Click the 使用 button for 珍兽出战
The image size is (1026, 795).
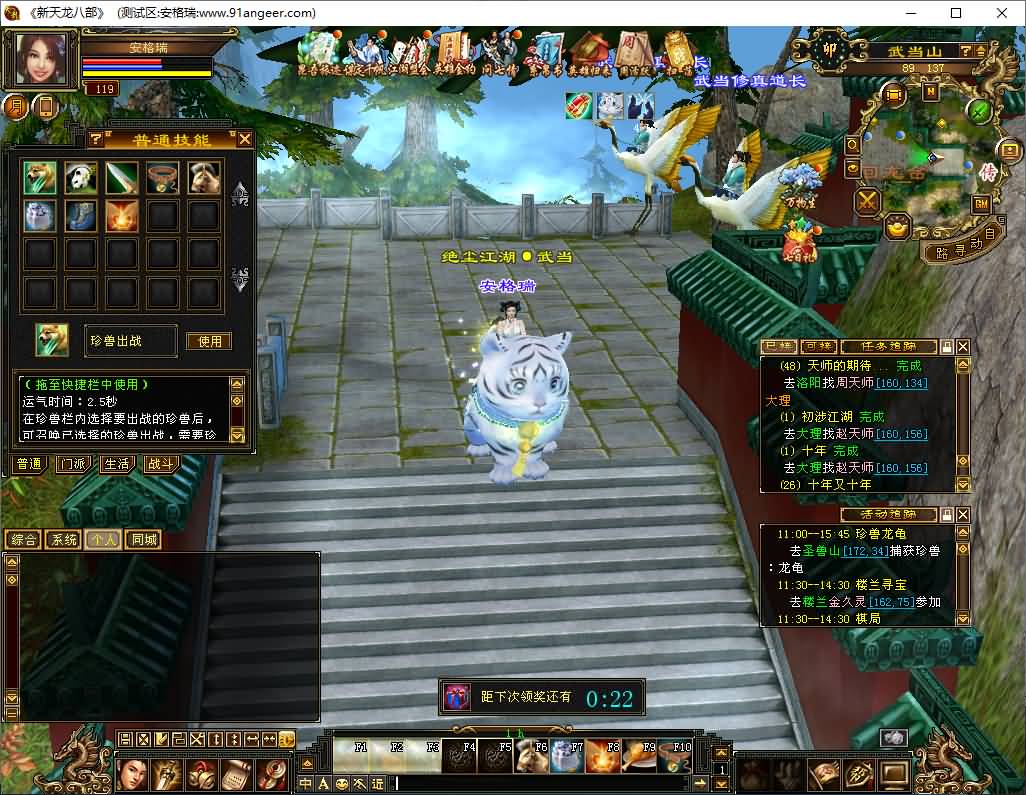click(209, 341)
